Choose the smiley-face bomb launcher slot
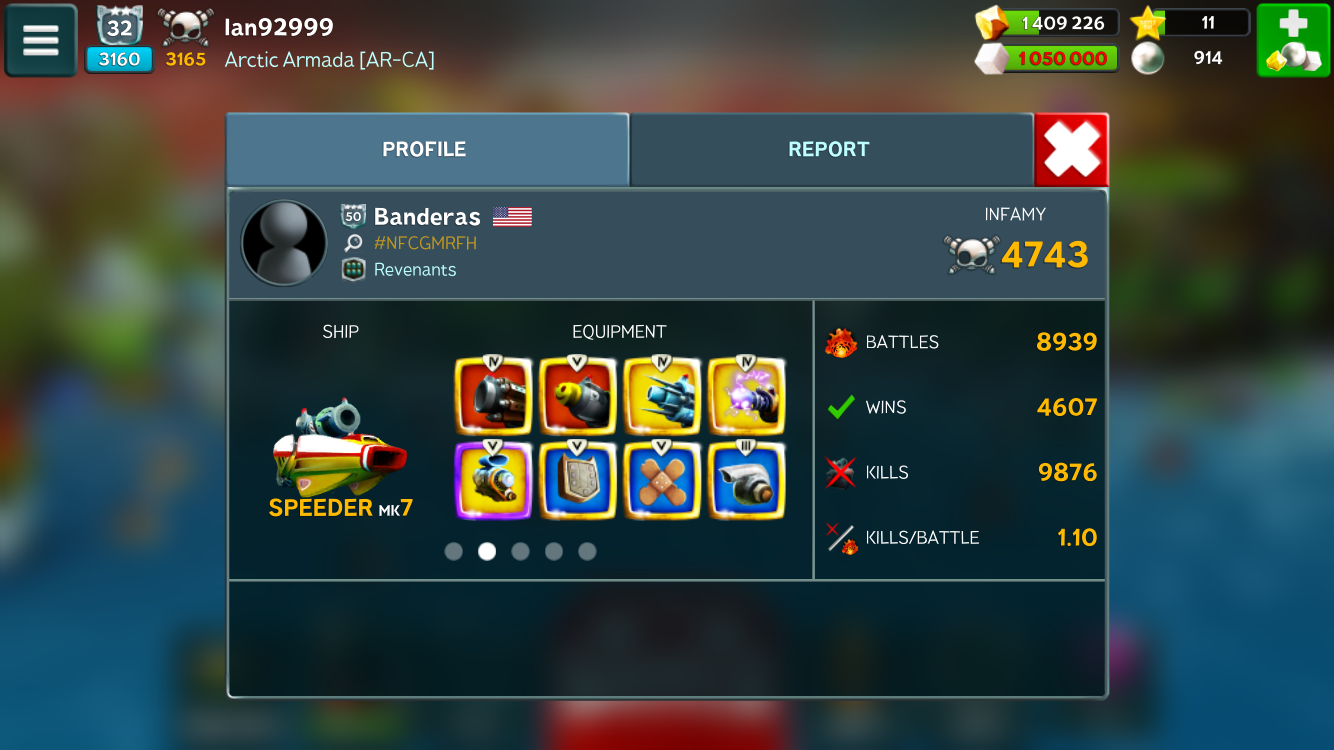1334x750 pixels. (x=577, y=395)
